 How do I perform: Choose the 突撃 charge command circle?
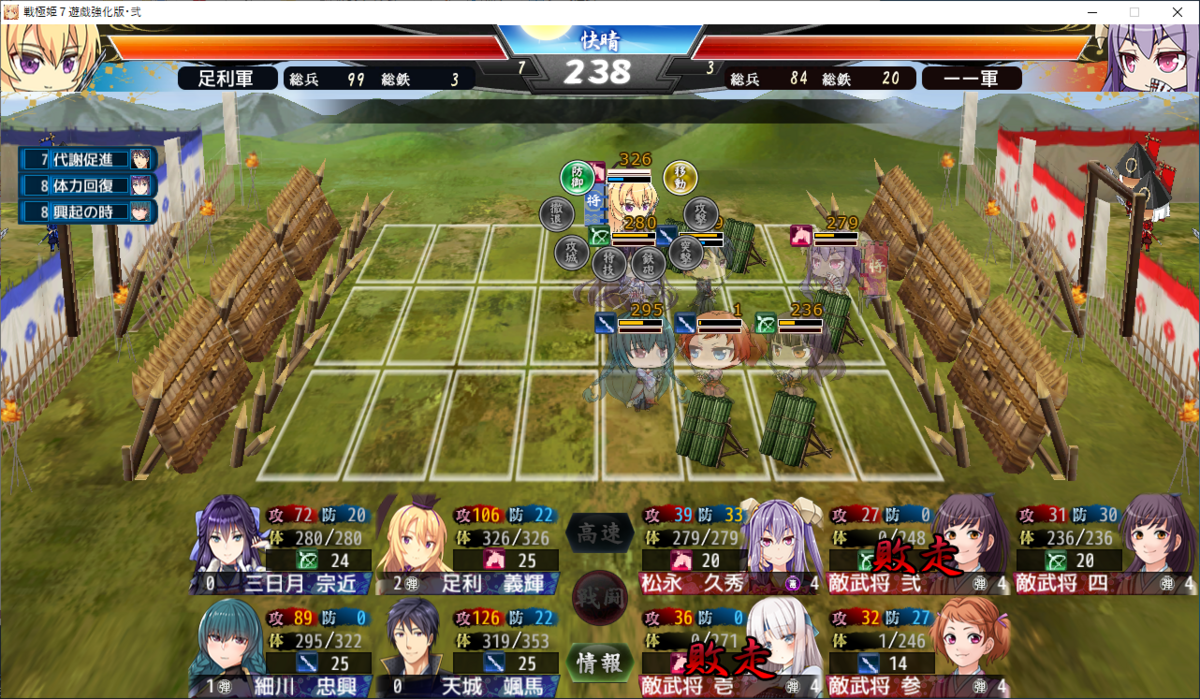point(684,250)
